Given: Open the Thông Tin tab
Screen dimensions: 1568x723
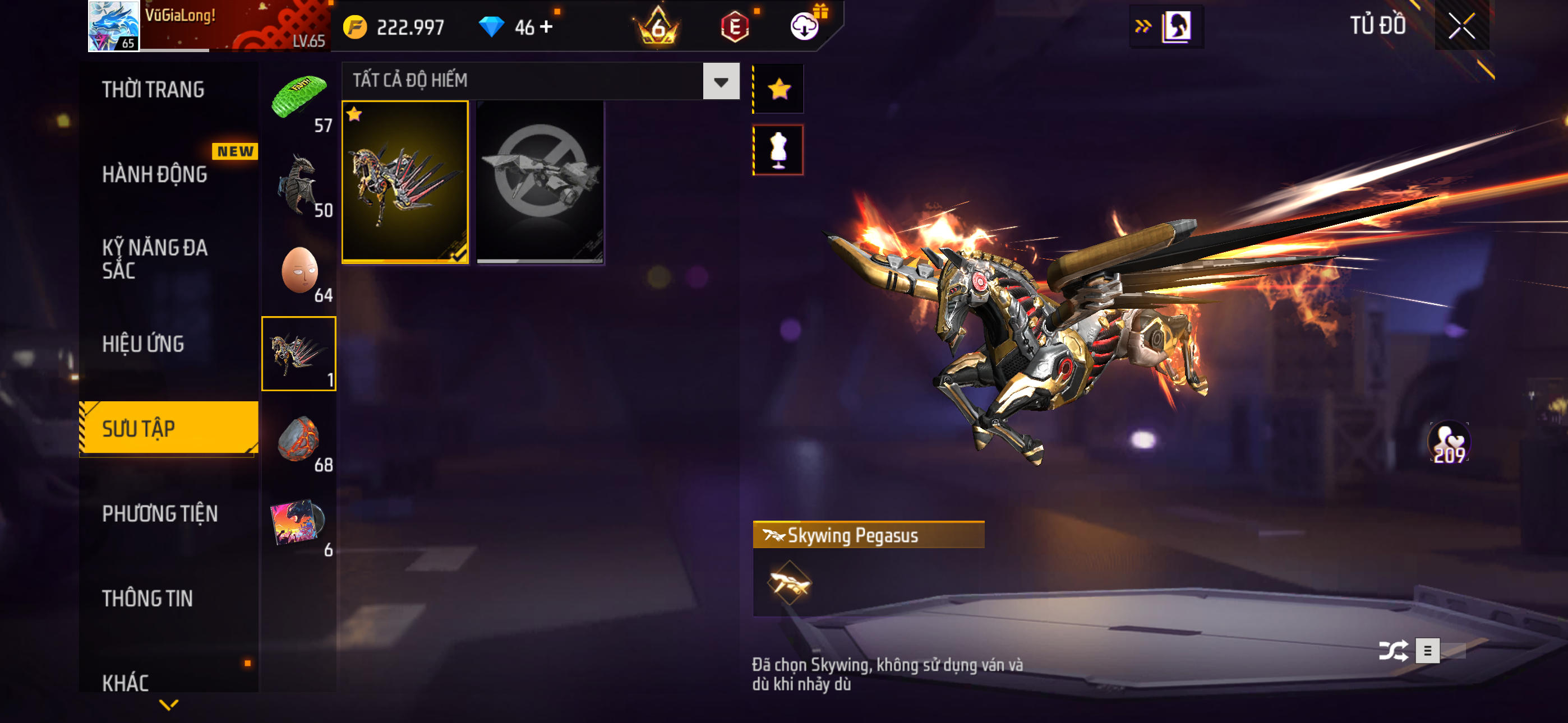Looking at the screenshot, I should coord(147,598).
